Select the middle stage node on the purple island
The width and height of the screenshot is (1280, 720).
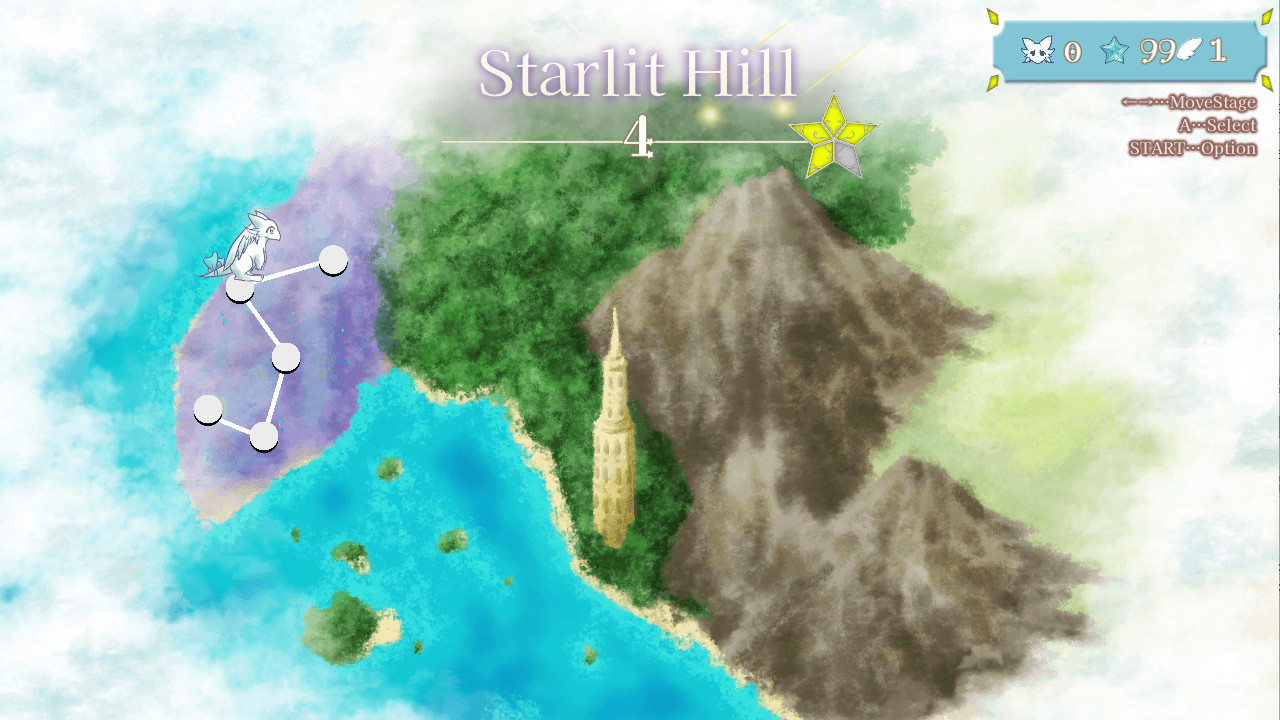[286, 358]
